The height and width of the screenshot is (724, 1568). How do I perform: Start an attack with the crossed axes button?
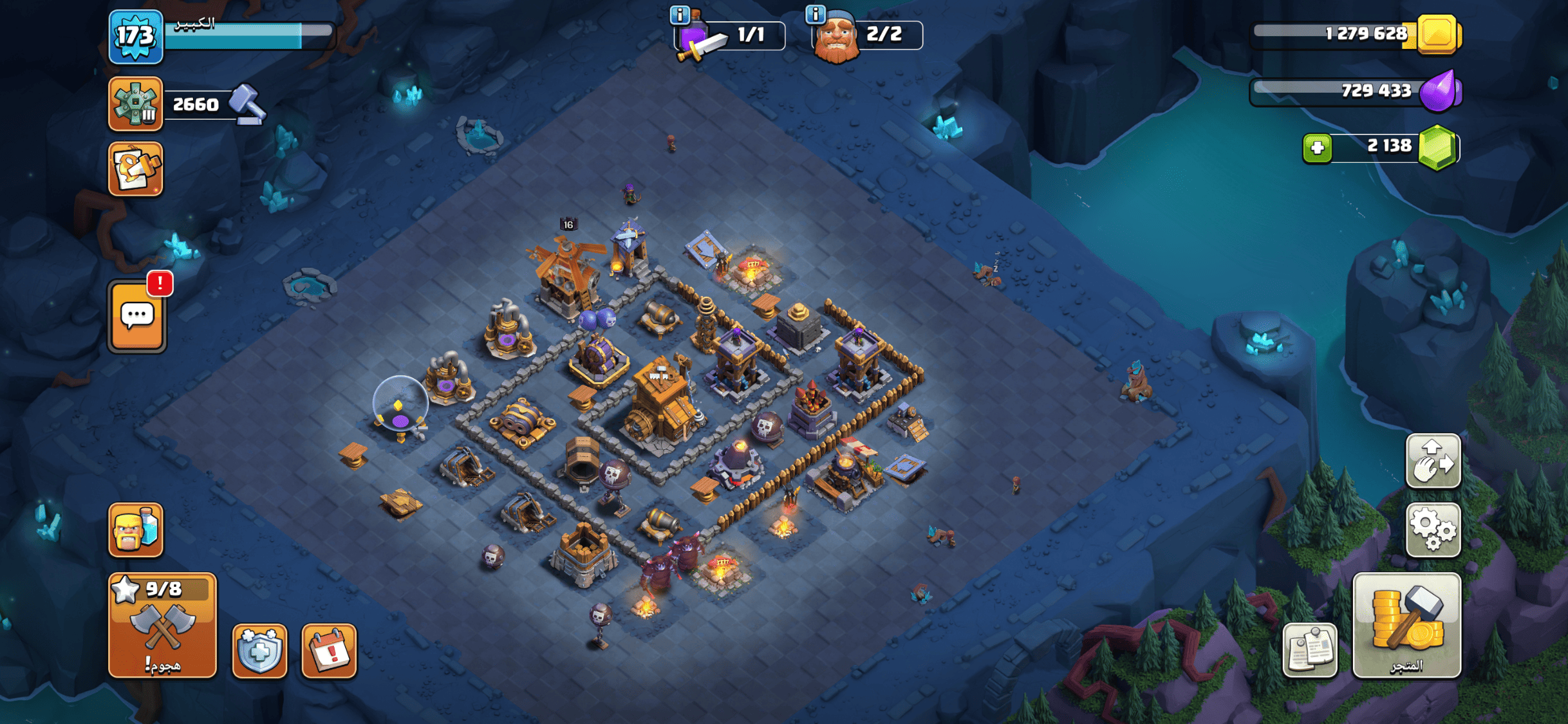162,626
